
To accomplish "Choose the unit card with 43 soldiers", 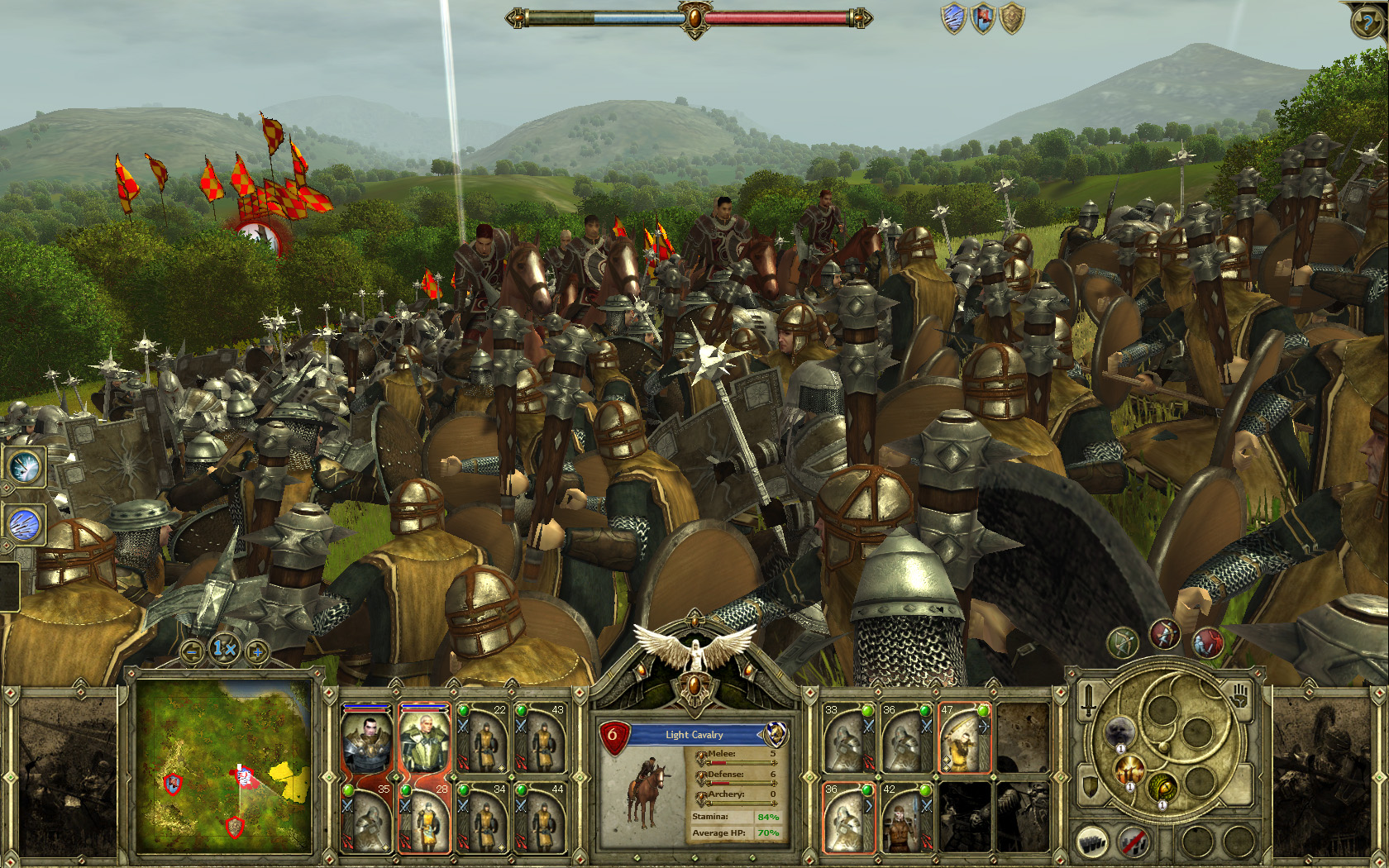I will point(541,738).
